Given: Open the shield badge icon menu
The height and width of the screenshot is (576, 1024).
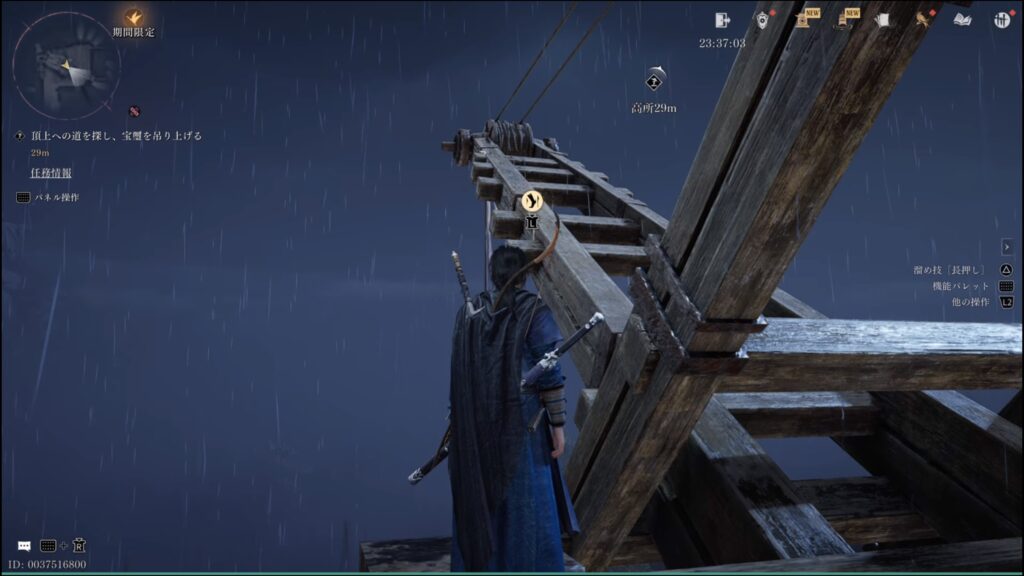Looking at the screenshot, I should coord(762,20).
